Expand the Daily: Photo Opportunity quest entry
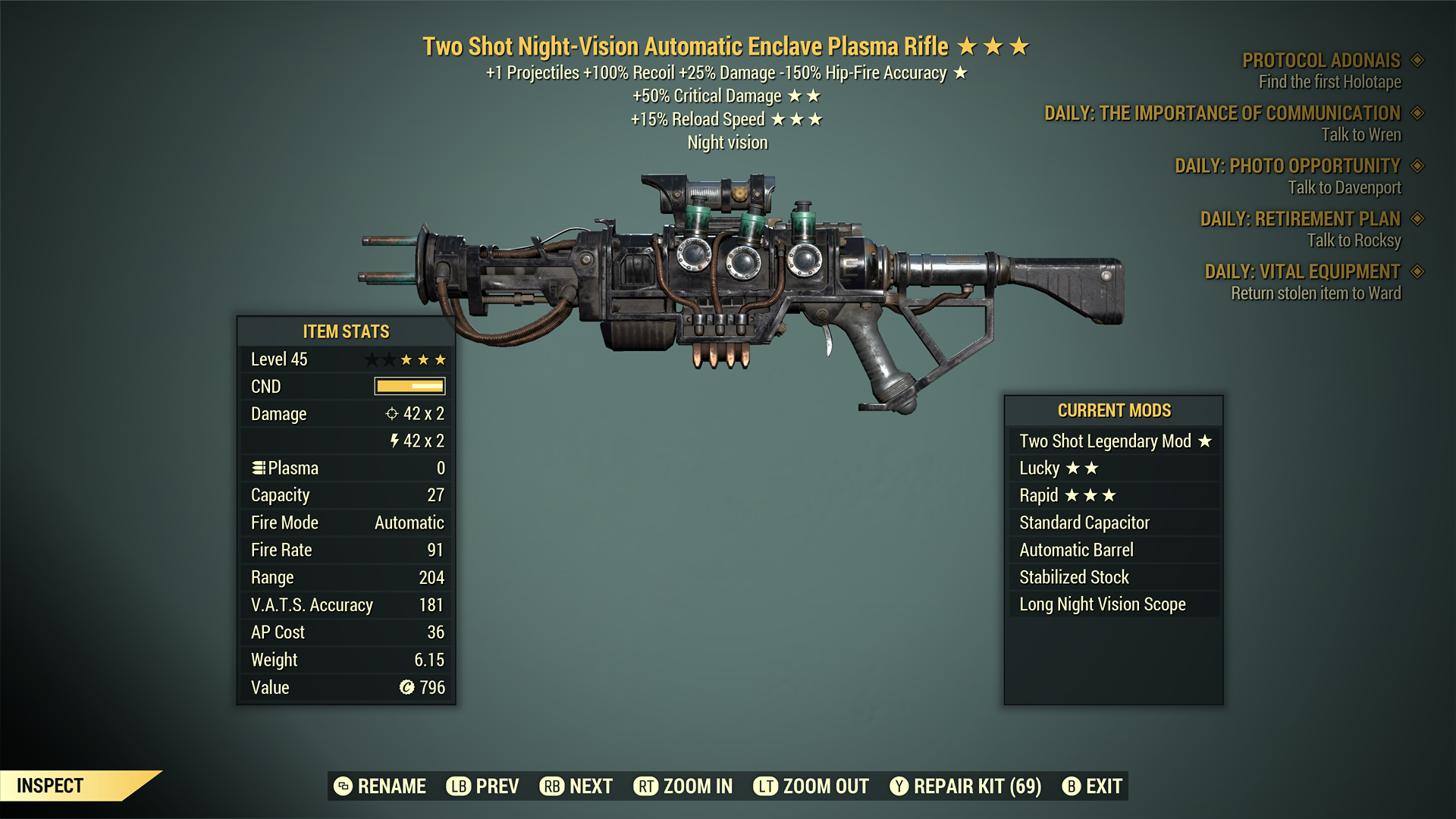This screenshot has height=819, width=1456. coord(1287,166)
